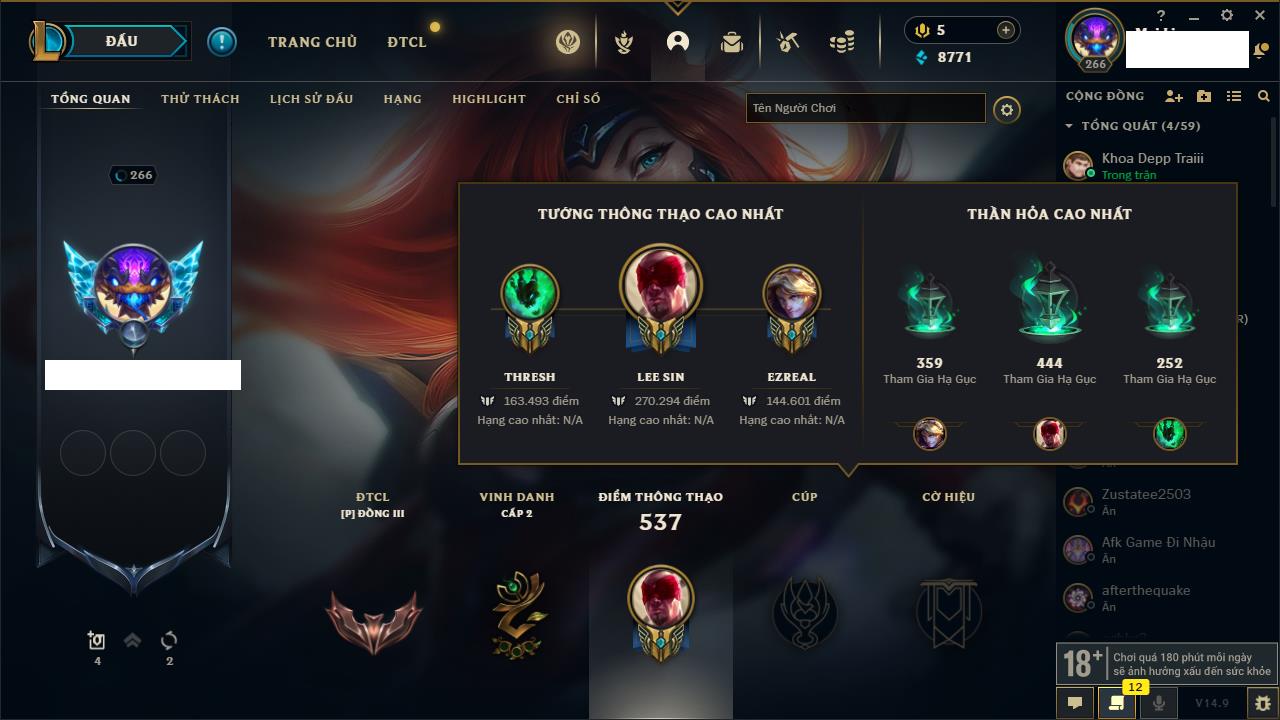Viewport: 1280px width, 720px height.
Task: Select the VINH DANH honor emblem
Action: click(x=517, y=612)
